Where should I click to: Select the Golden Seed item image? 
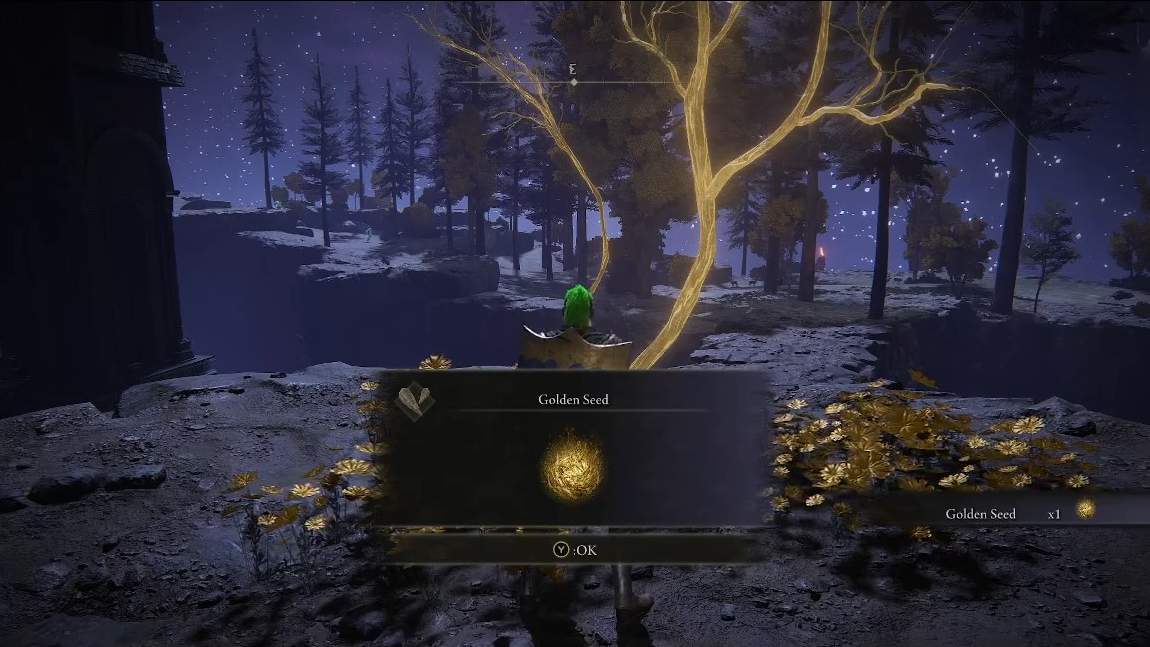point(573,468)
